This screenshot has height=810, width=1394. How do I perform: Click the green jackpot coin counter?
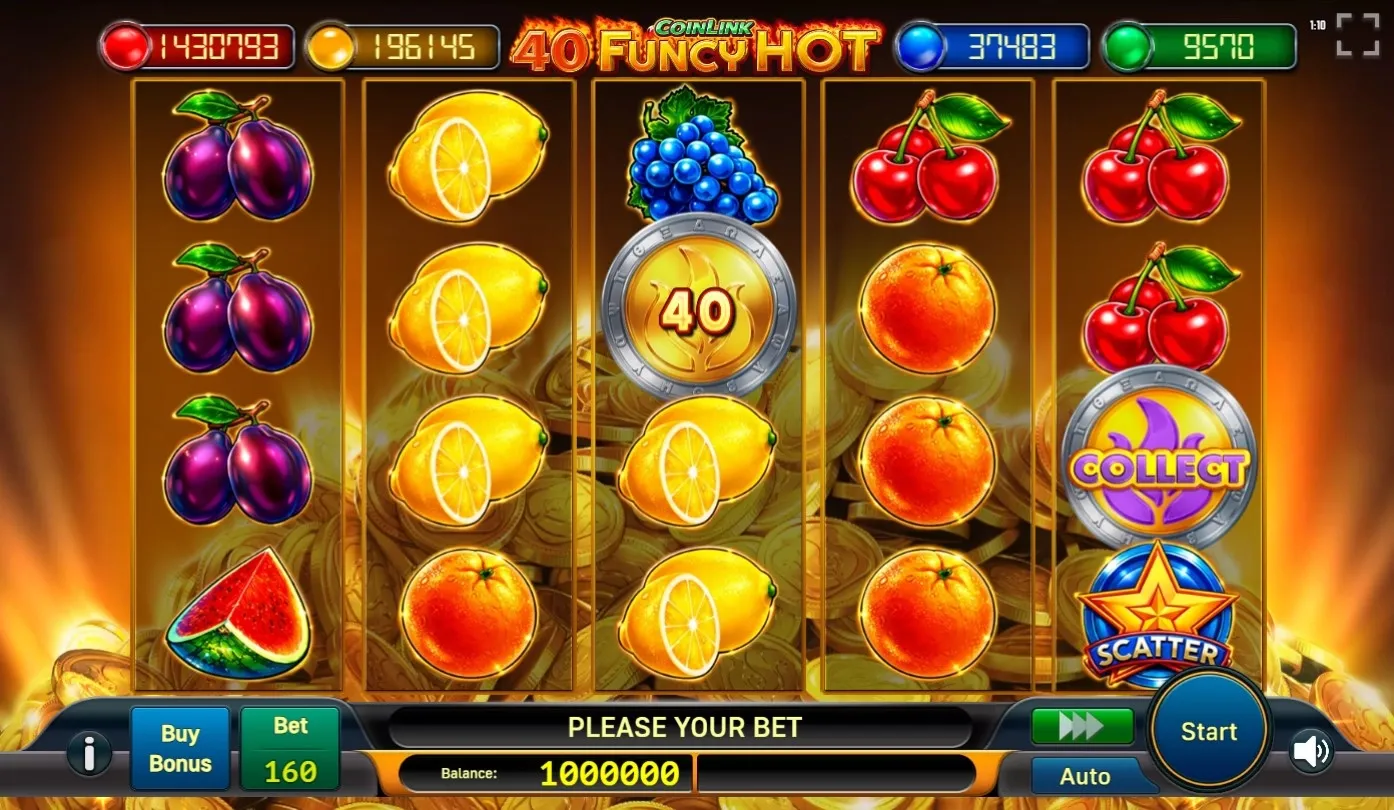pyautogui.click(x=1196, y=43)
